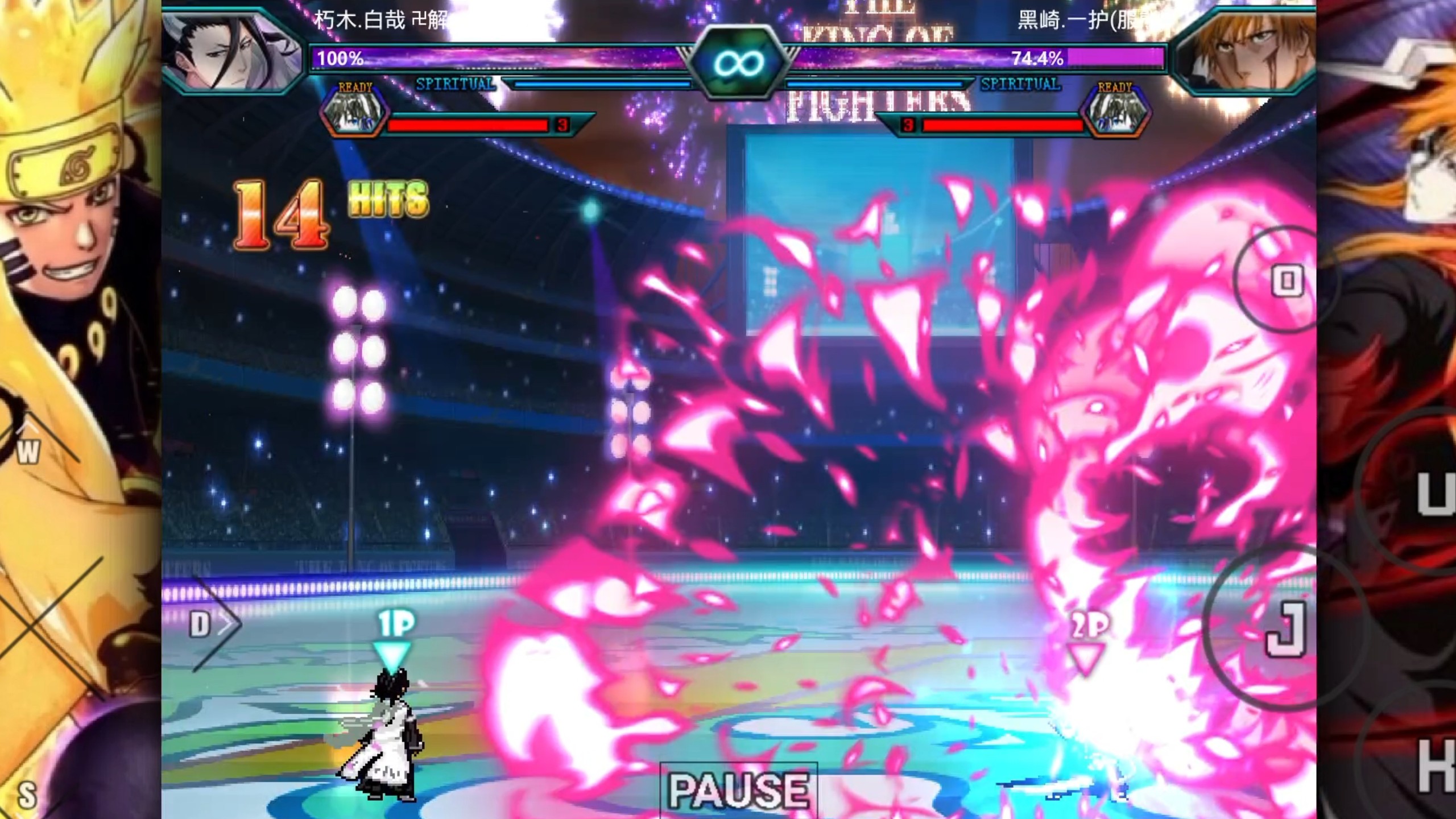Tap the PAUSE button
1456x819 pixels.
tap(738, 790)
